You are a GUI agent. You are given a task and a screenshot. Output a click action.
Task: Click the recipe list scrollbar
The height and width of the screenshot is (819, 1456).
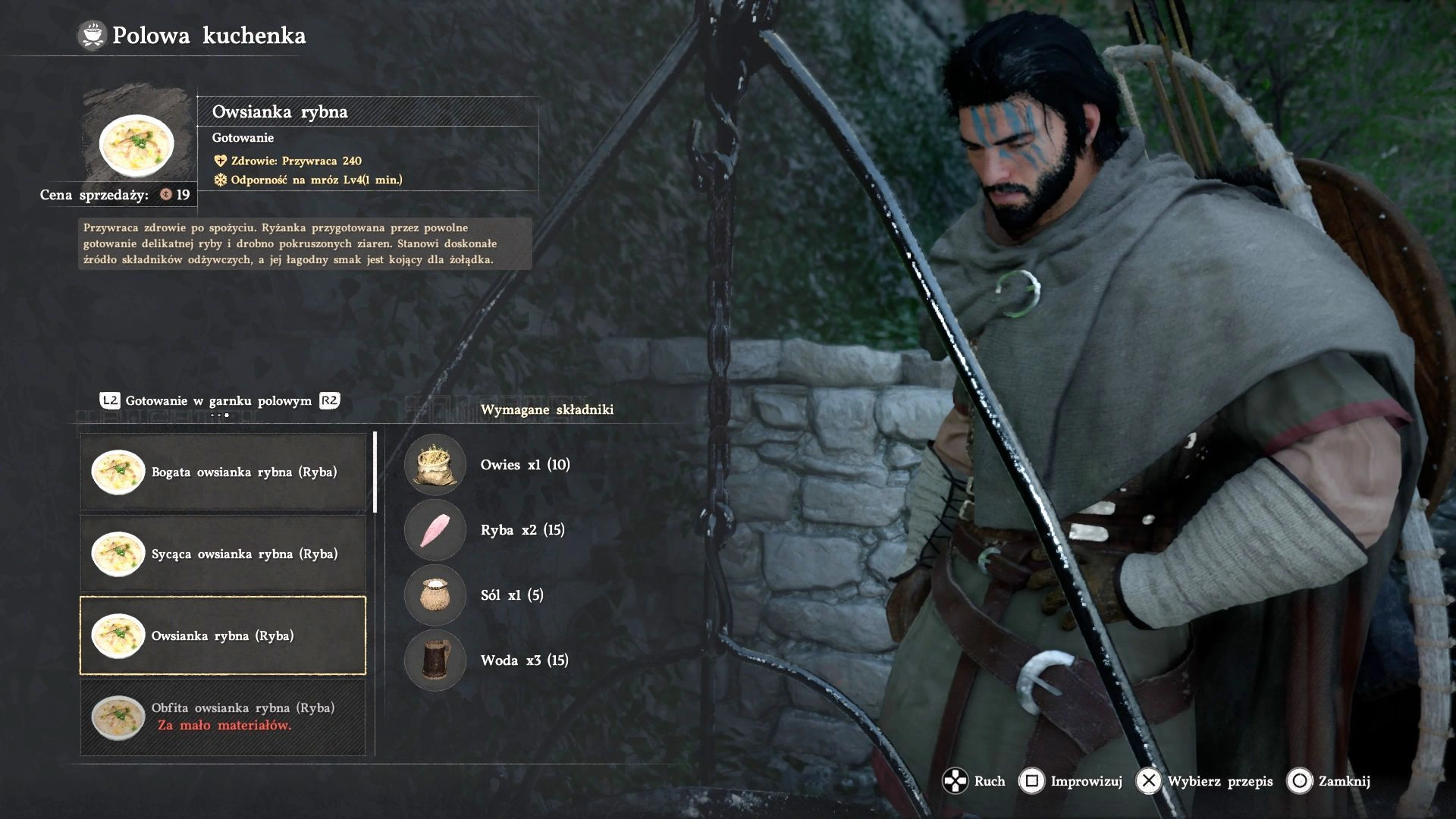[375, 472]
